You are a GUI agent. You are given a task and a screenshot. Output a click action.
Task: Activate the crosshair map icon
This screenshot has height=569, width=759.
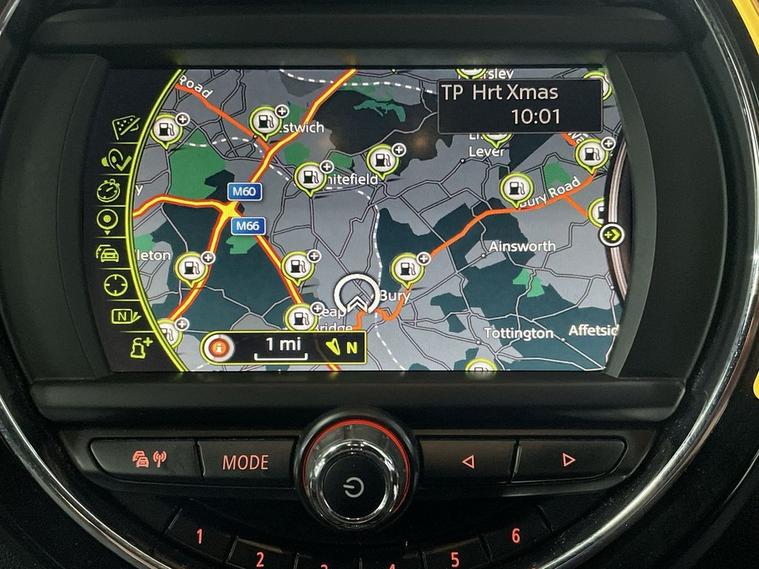click(116, 285)
